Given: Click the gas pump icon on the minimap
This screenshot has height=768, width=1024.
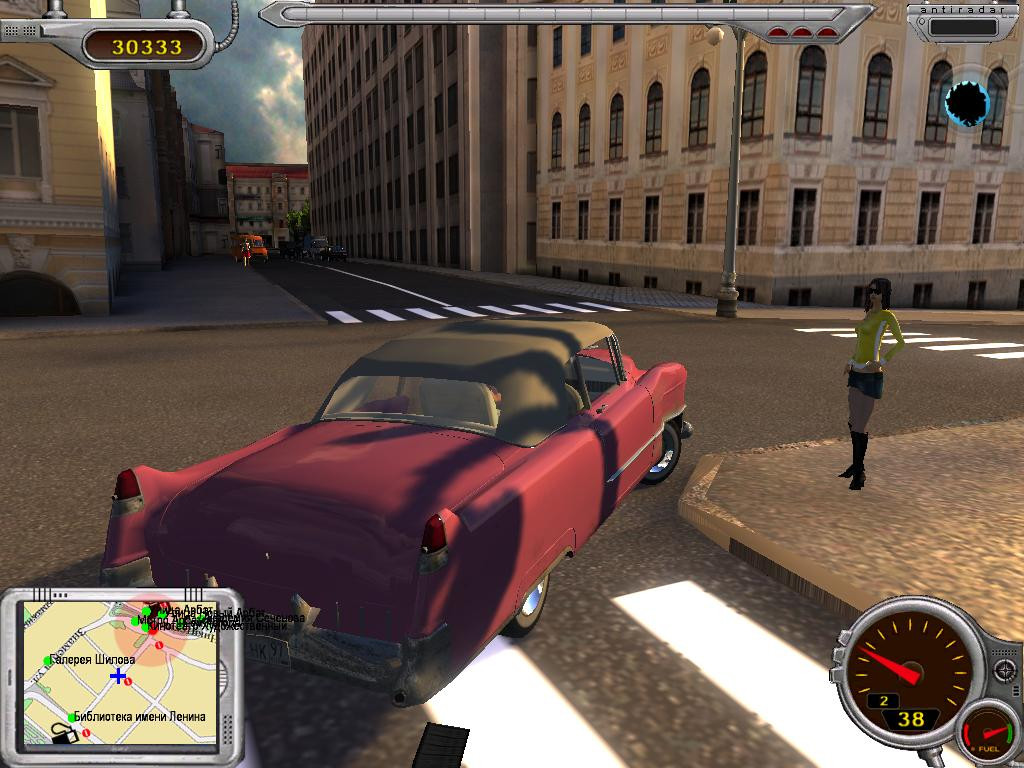Looking at the screenshot, I should click(65, 735).
